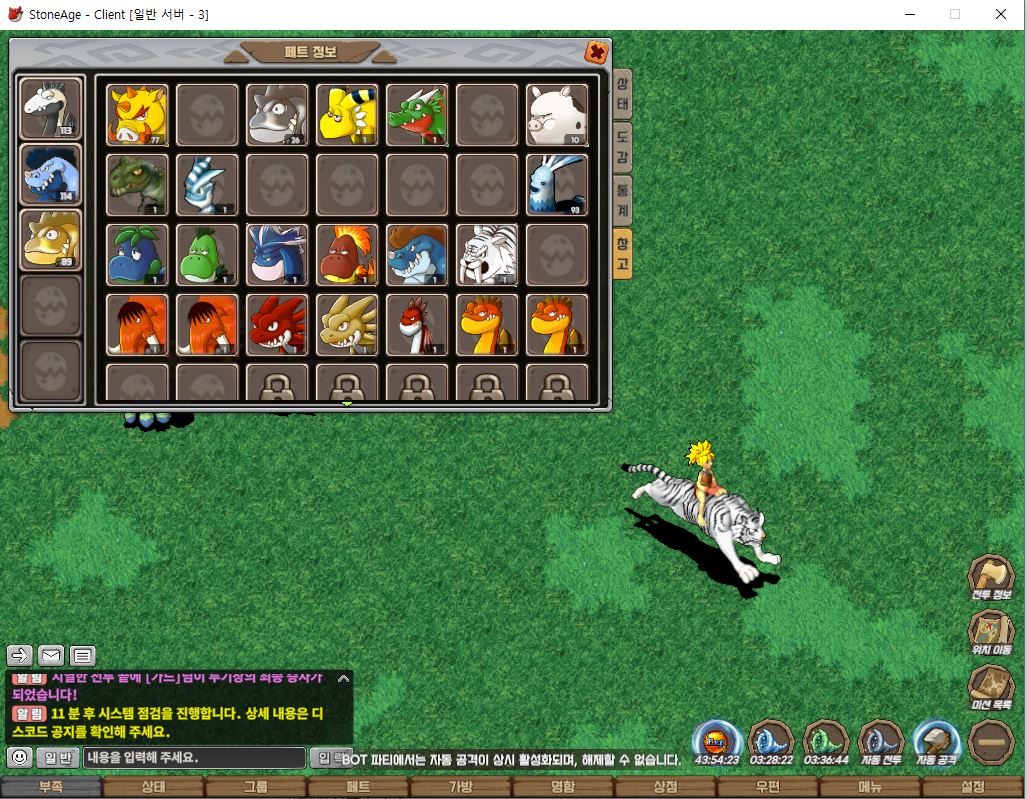
Task: Show the 통계 side tab
Action: coord(622,199)
